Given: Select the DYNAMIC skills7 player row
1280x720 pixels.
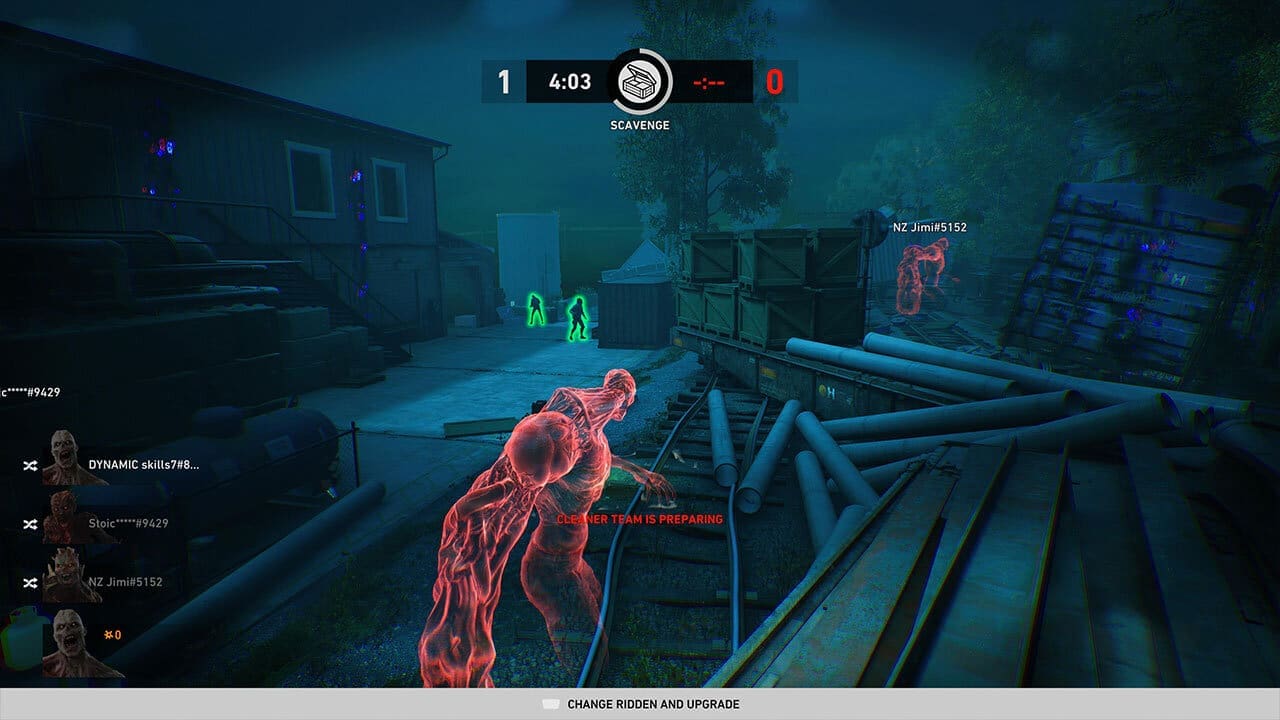Looking at the screenshot, I should [143, 465].
